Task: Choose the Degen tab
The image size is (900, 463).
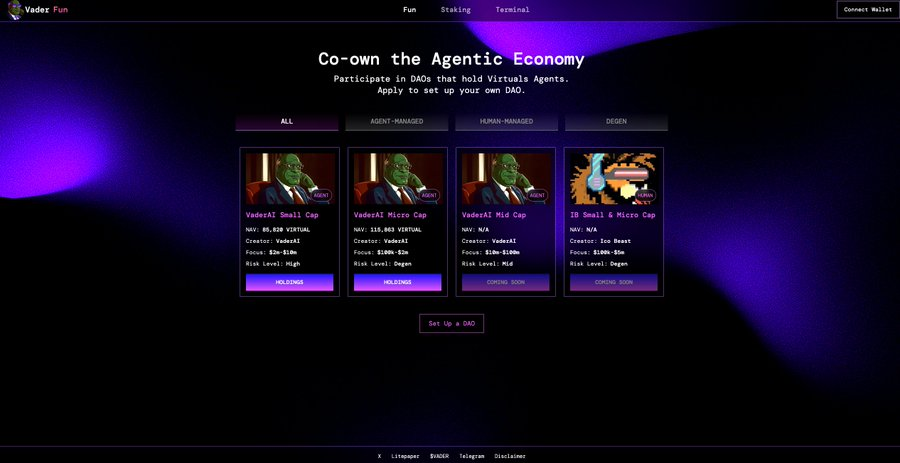Action: click(616, 122)
